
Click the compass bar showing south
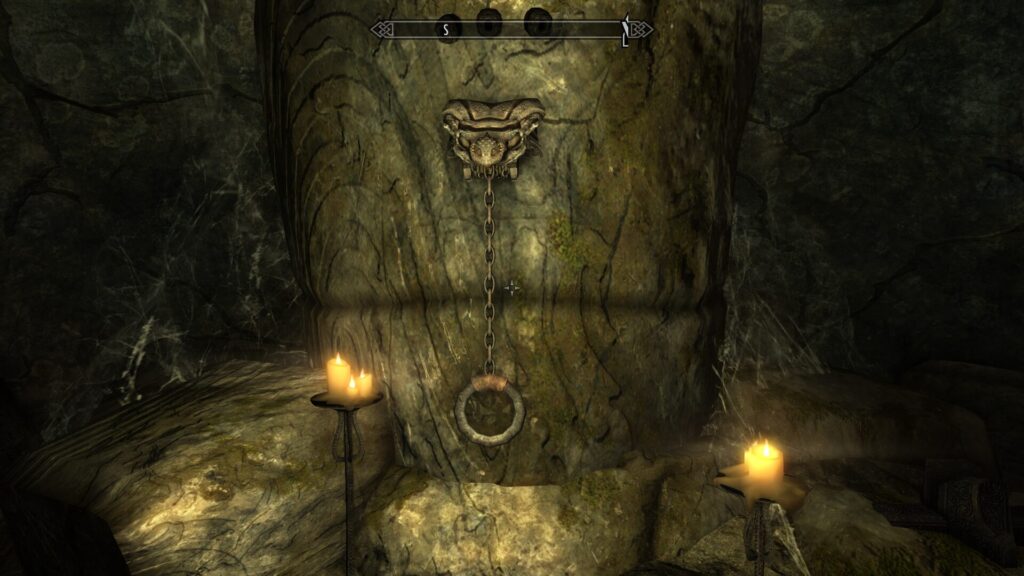511,29
